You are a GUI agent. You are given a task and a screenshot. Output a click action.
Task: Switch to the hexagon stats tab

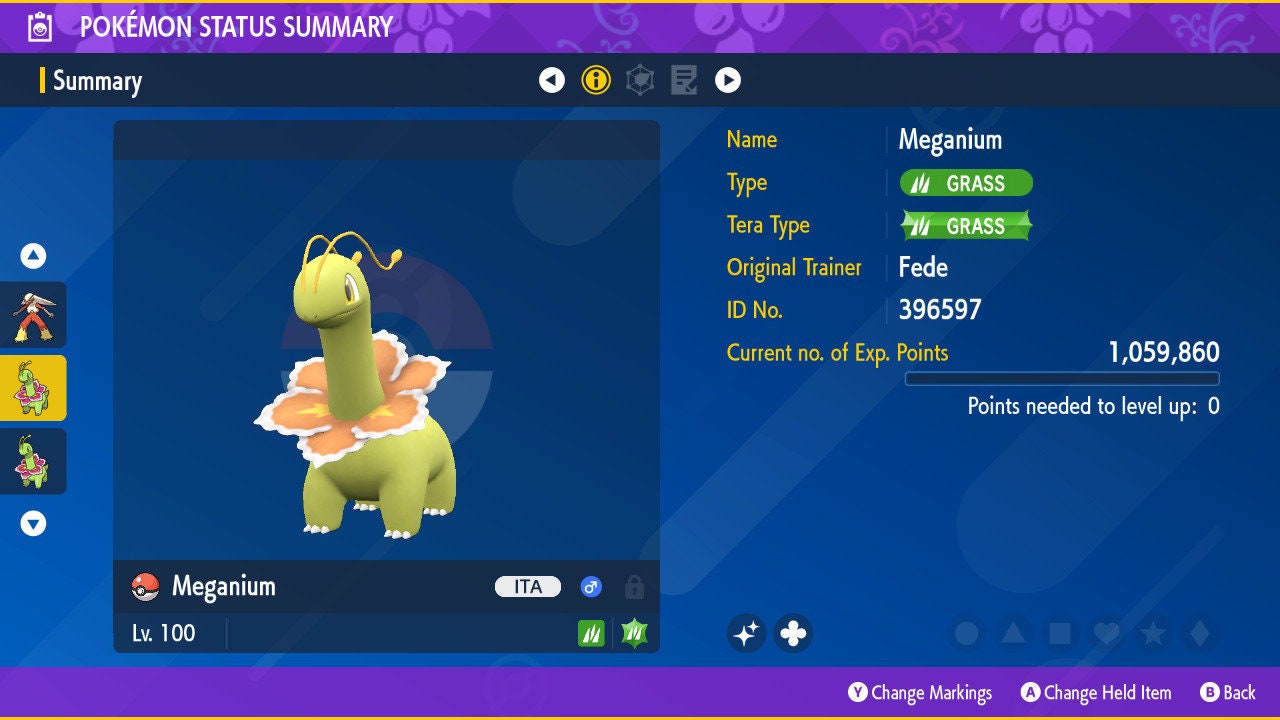pos(640,80)
